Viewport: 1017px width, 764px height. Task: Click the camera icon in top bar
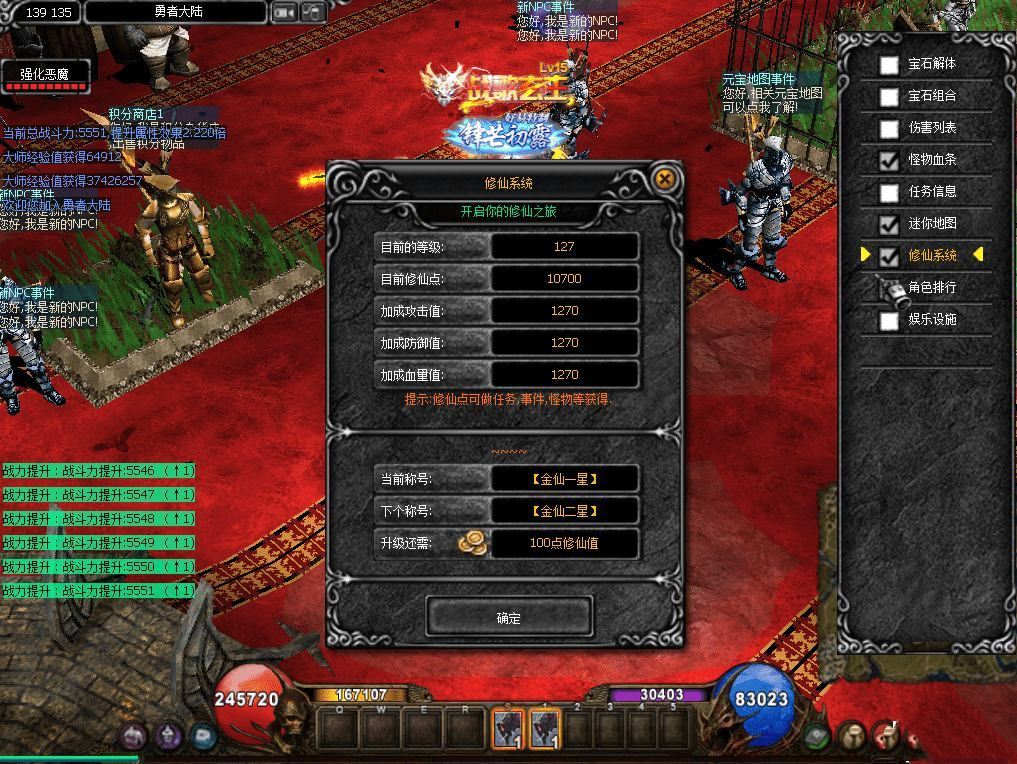(284, 13)
